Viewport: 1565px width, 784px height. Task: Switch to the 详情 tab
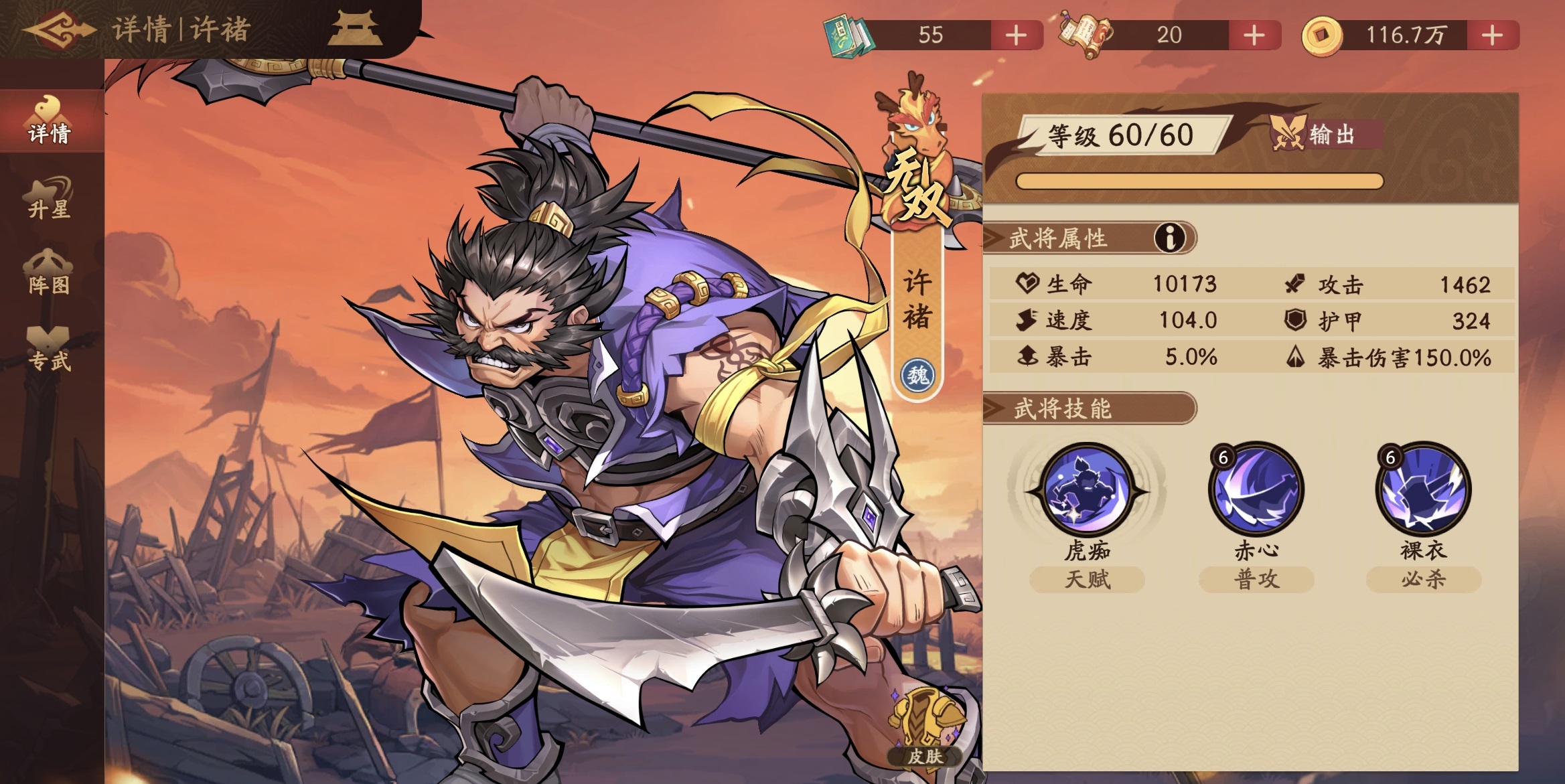tap(50, 122)
